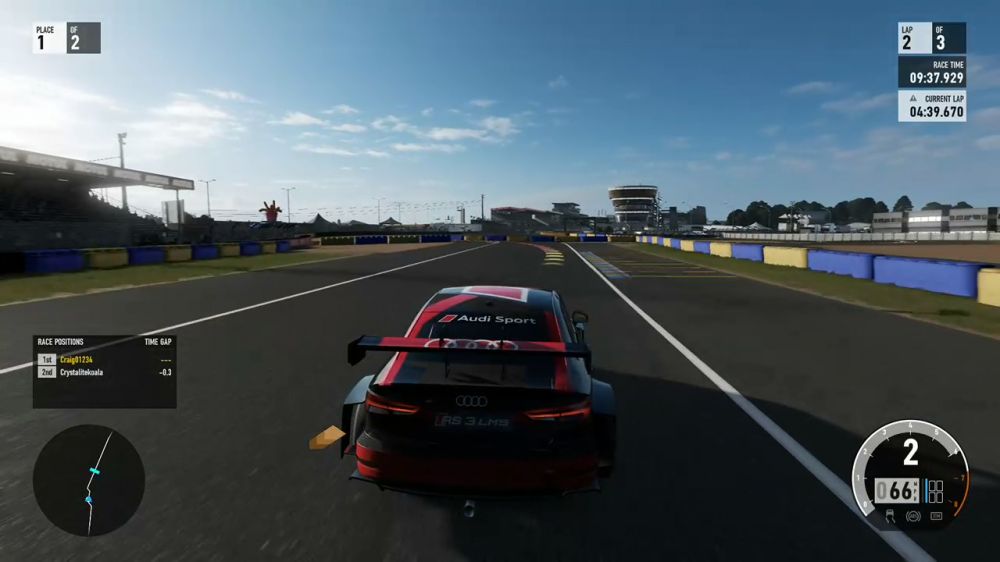Viewport: 1000px width, 562px height.
Task: Click the tire status indicator beside the speed
Action: coord(935,491)
